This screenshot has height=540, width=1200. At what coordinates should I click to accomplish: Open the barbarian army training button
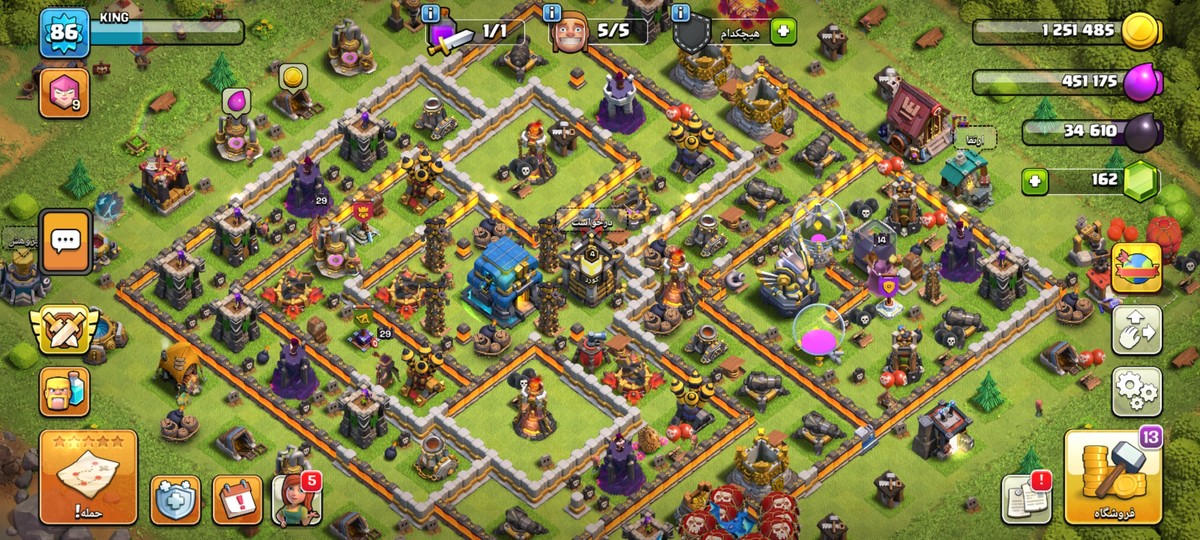click(x=64, y=391)
